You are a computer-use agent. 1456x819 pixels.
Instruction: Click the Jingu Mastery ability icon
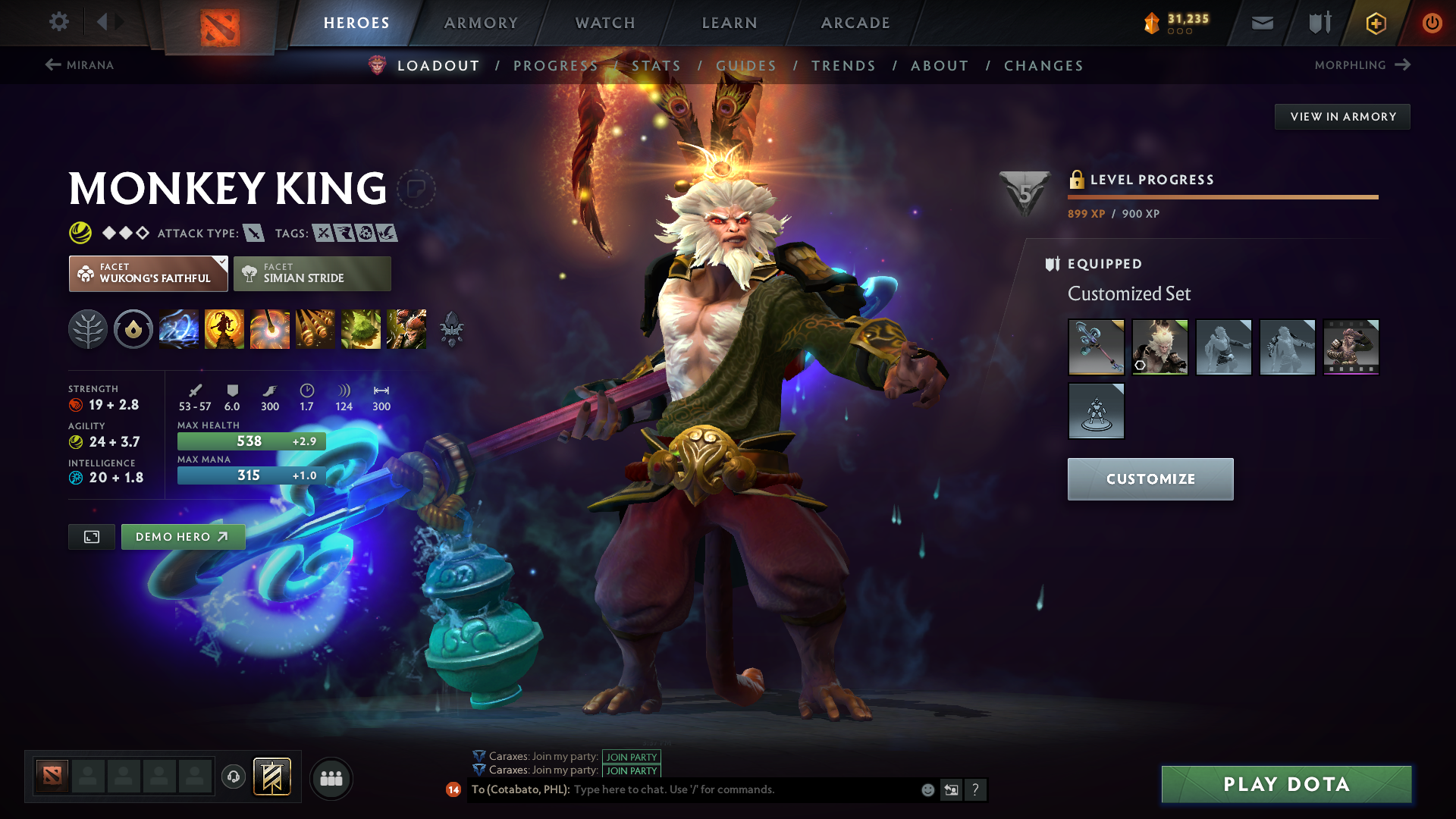pos(315,329)
